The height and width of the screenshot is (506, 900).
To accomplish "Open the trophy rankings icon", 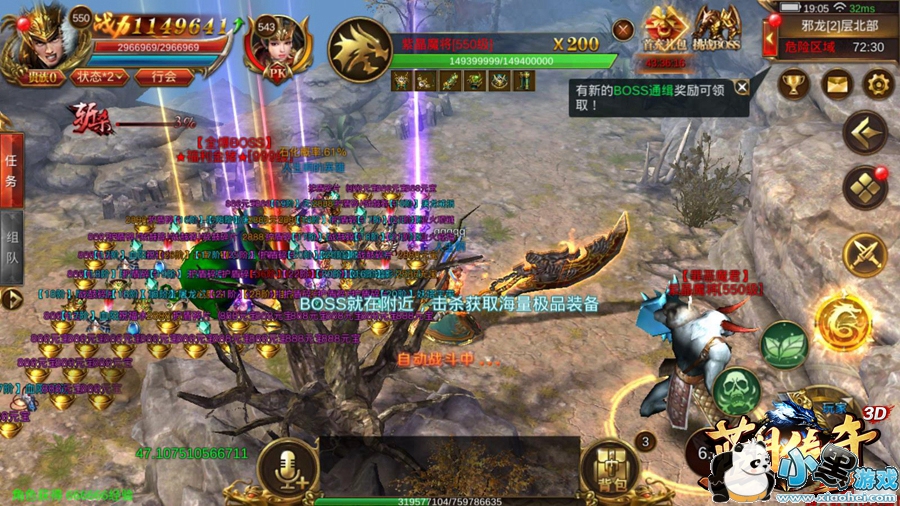I will [793, 84].
